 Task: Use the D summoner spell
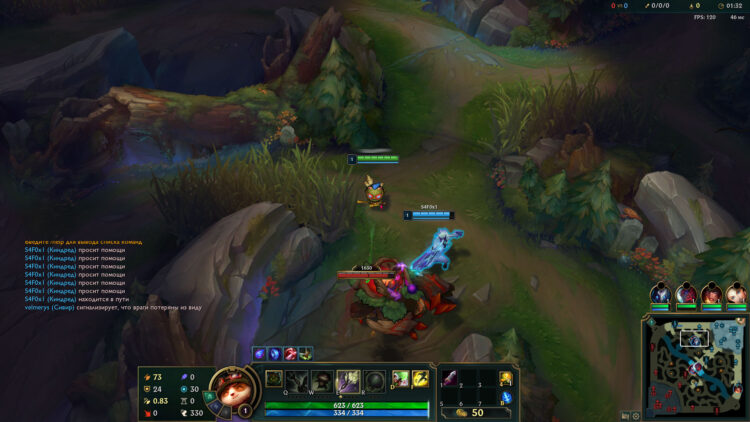pos(400,378)
